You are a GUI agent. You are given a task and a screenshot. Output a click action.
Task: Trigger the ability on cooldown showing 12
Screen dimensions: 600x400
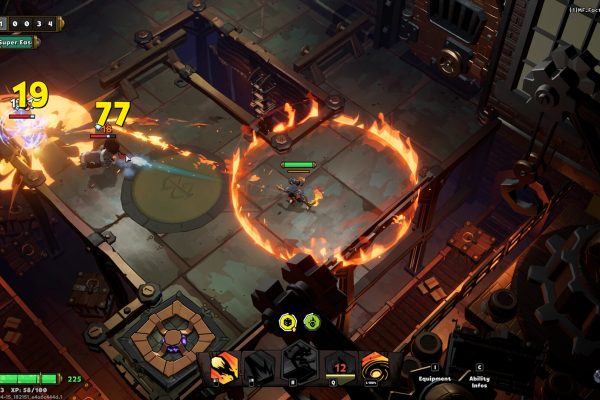click(x=340, y=369)
